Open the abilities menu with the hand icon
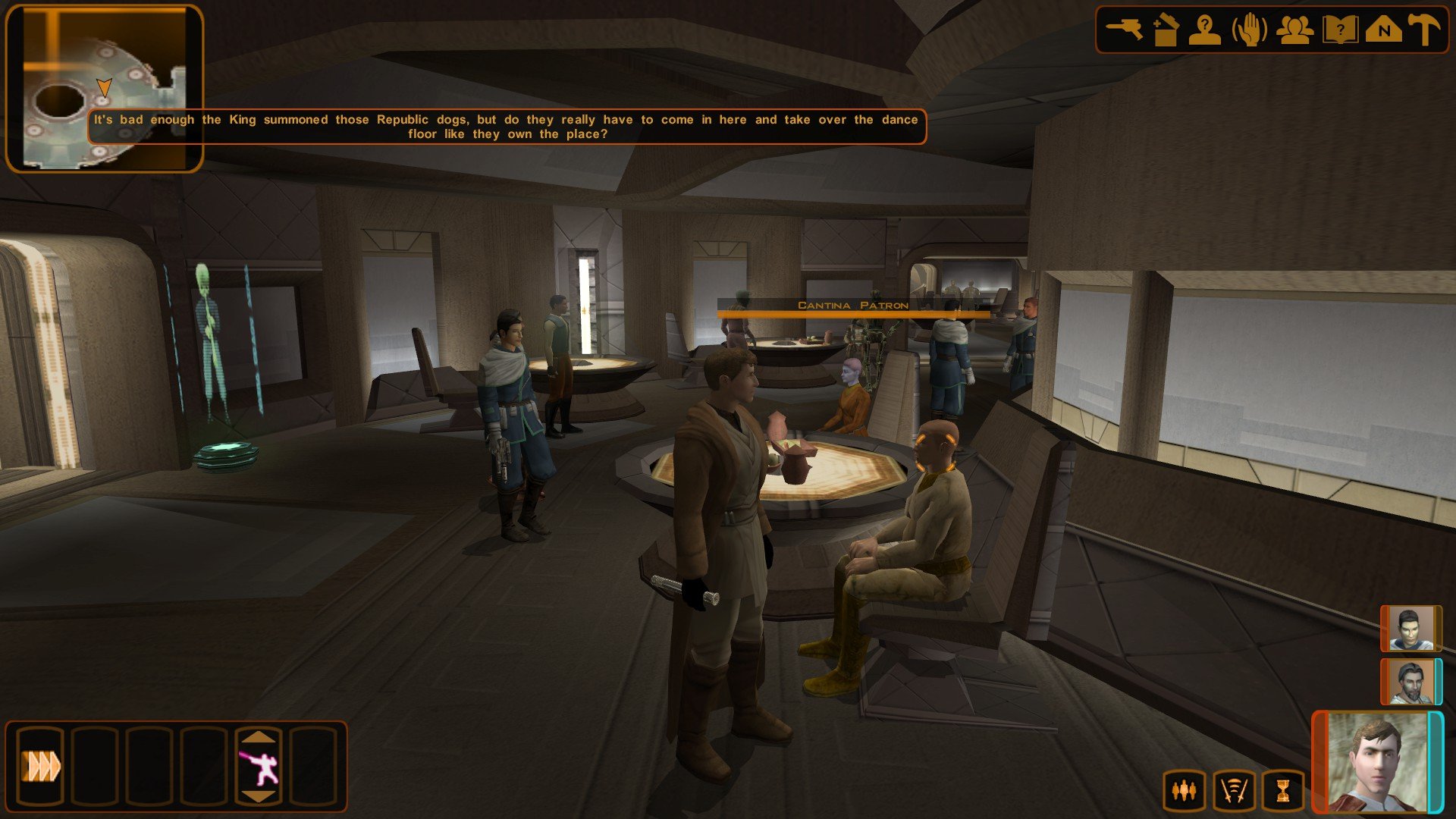 [1250, 31]
